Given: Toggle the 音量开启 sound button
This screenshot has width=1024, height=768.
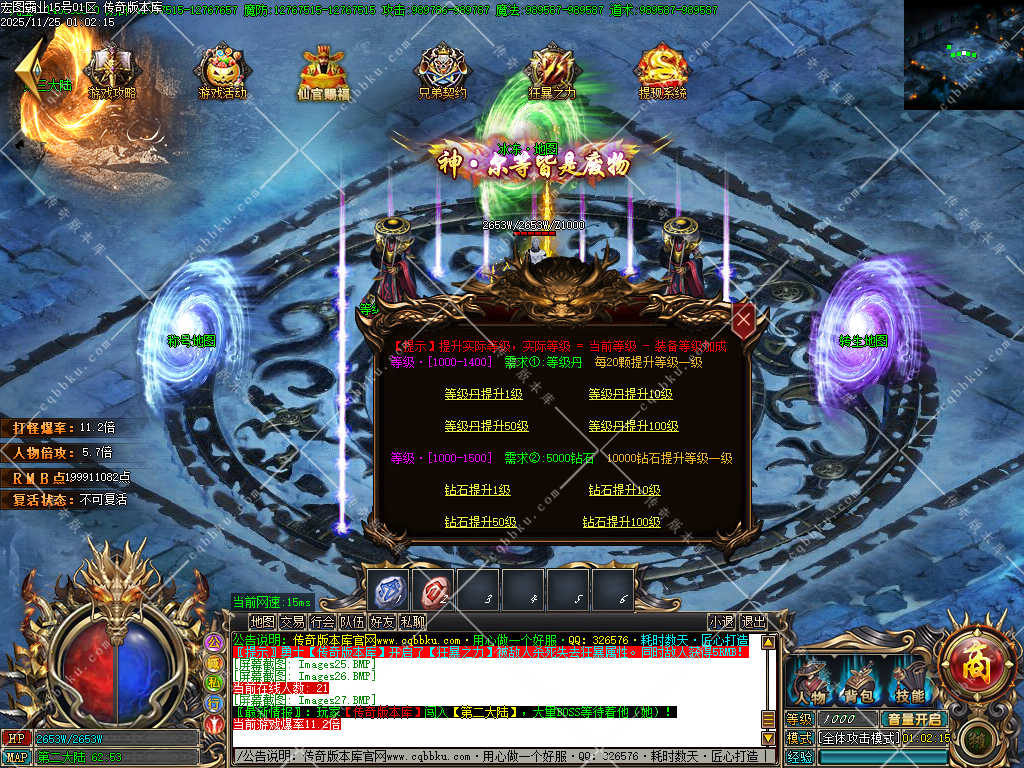Looking at the screenshot, I should pyautogui.click(x=913, y=719).
